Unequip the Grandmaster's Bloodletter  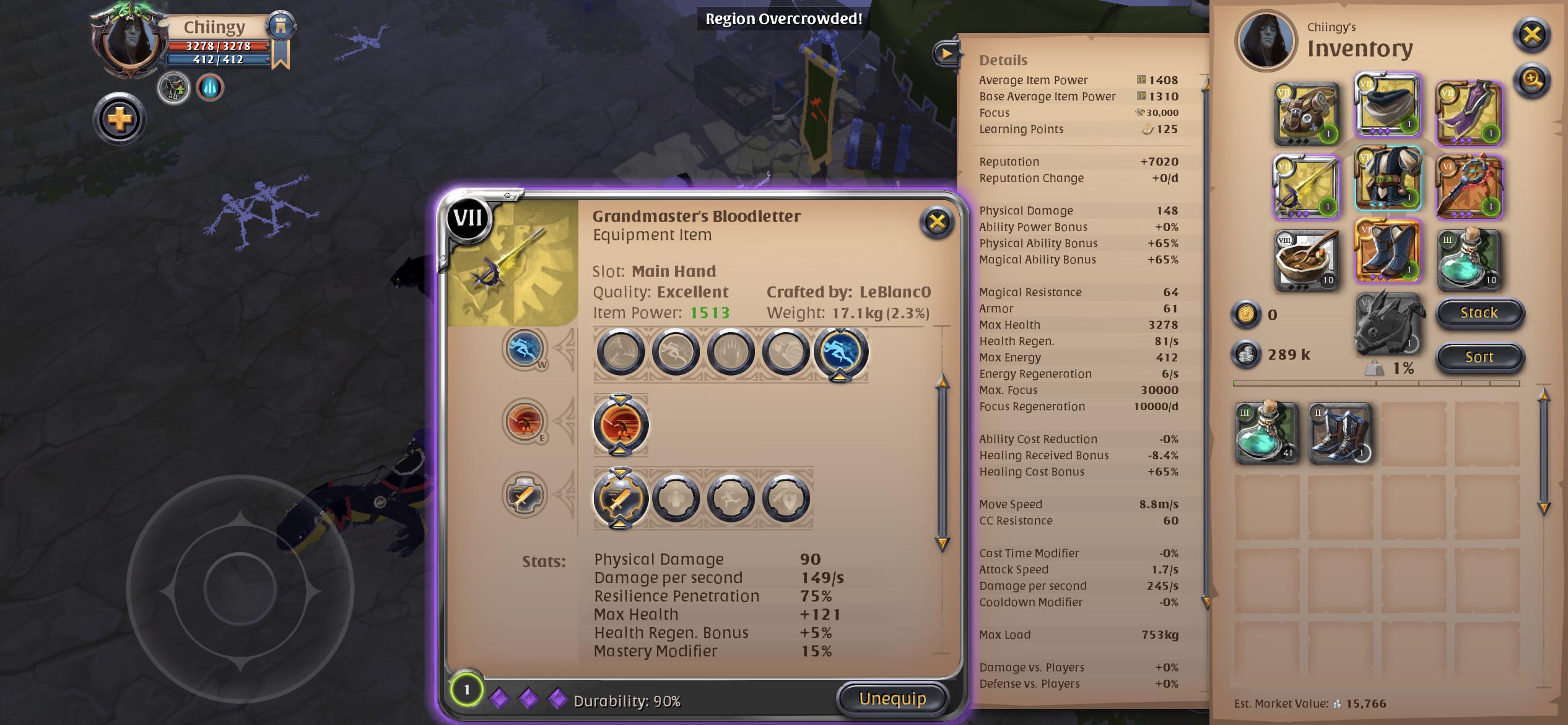892,697
